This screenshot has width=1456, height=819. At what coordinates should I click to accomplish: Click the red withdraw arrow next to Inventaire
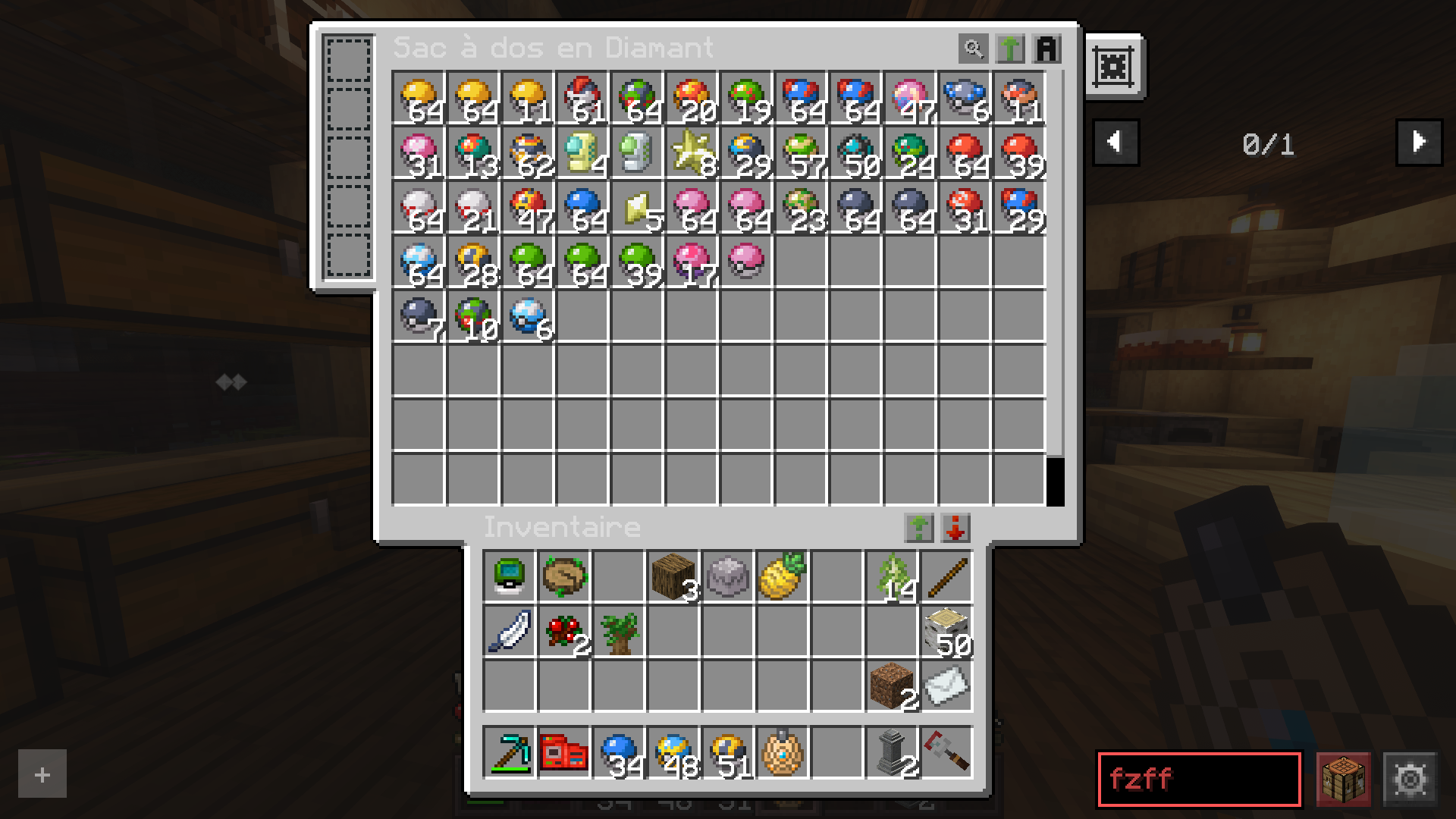point(955,529)
